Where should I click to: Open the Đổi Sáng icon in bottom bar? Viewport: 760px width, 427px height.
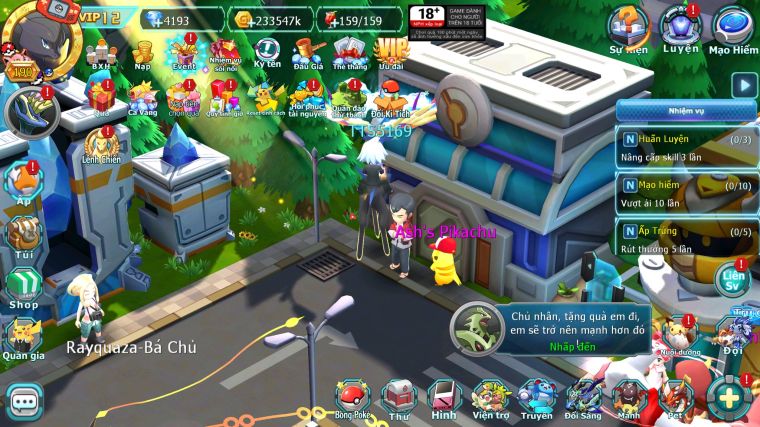point(582,398)
